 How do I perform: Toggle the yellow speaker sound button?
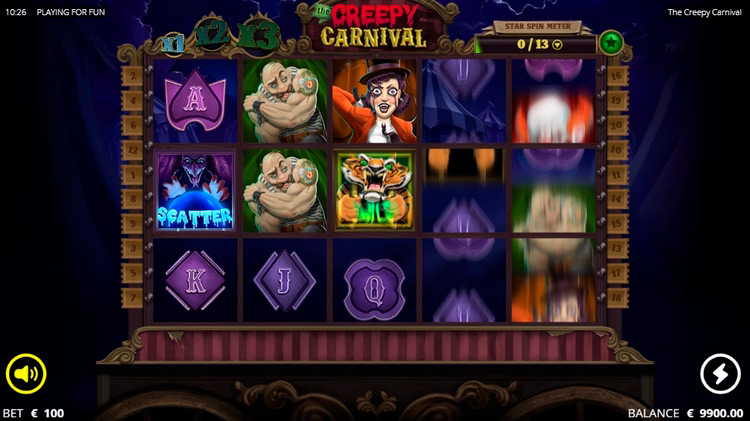point(26,375)
